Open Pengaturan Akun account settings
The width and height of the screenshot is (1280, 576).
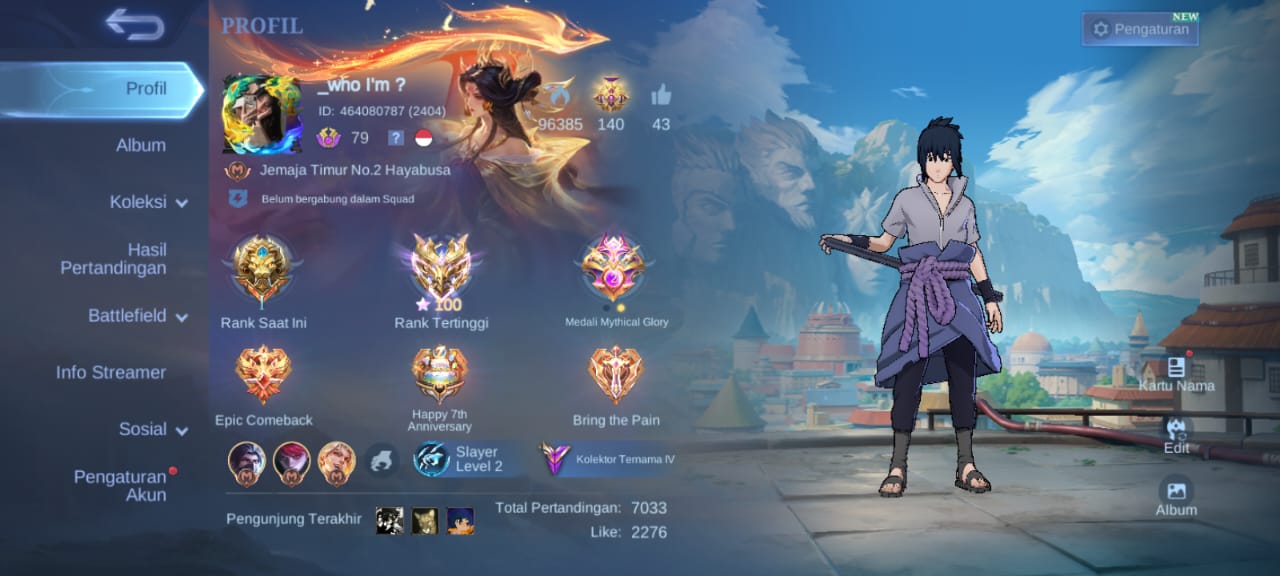click(x=120, y=486)
